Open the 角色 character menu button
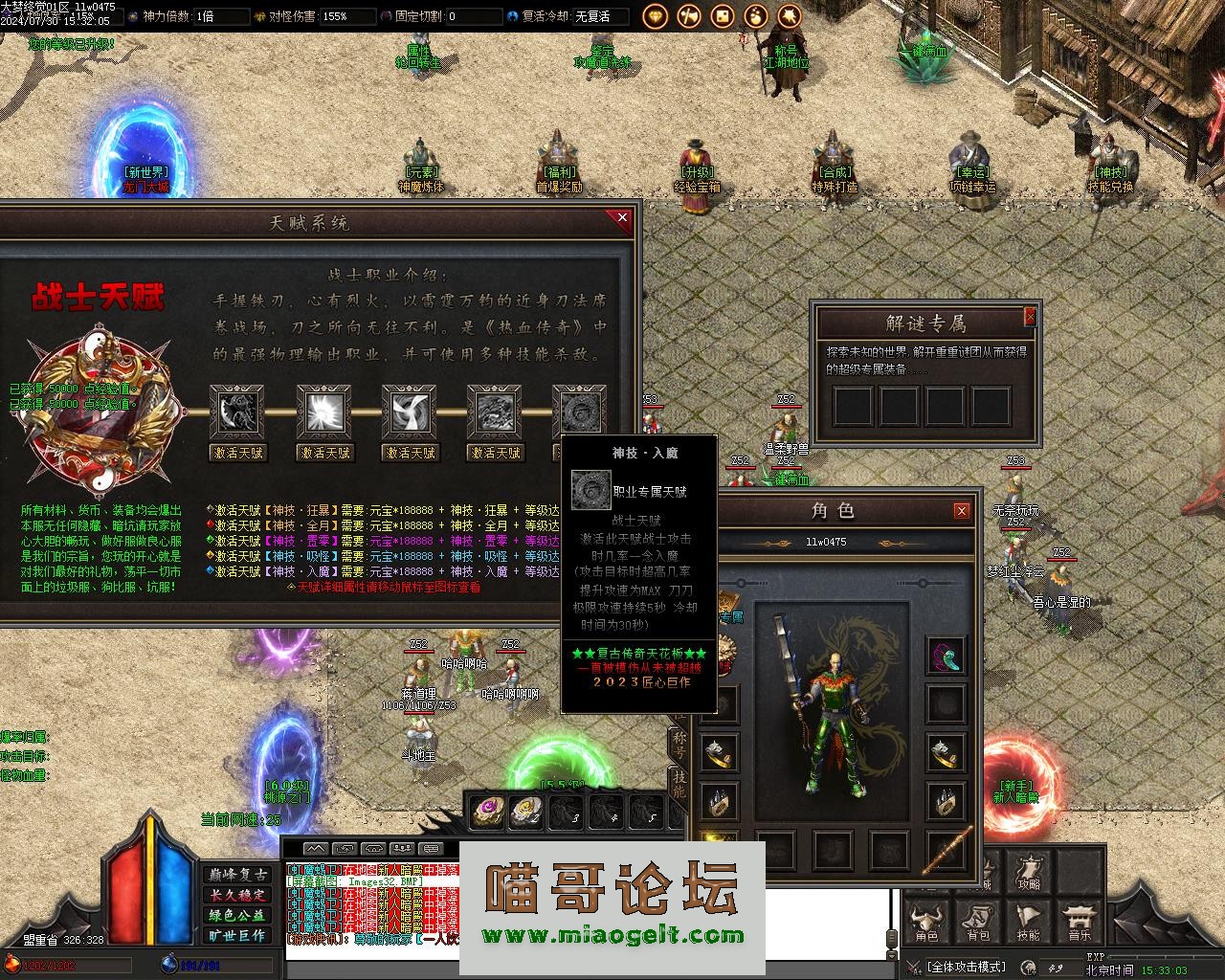Image resolution: width=1225 pixels, height=980 pixels. click(x=926, y=921)
